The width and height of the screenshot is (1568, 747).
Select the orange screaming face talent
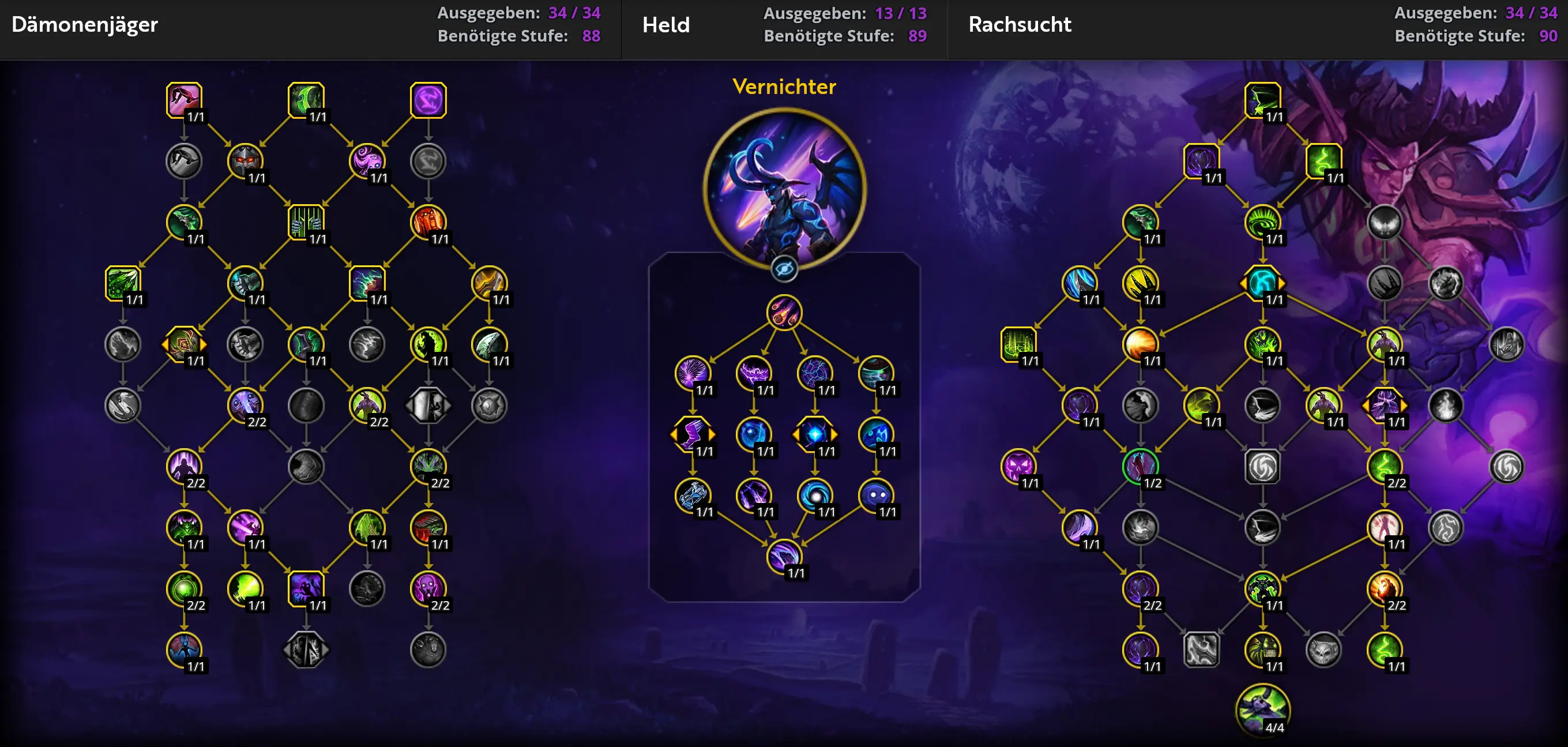coord(428,222)
